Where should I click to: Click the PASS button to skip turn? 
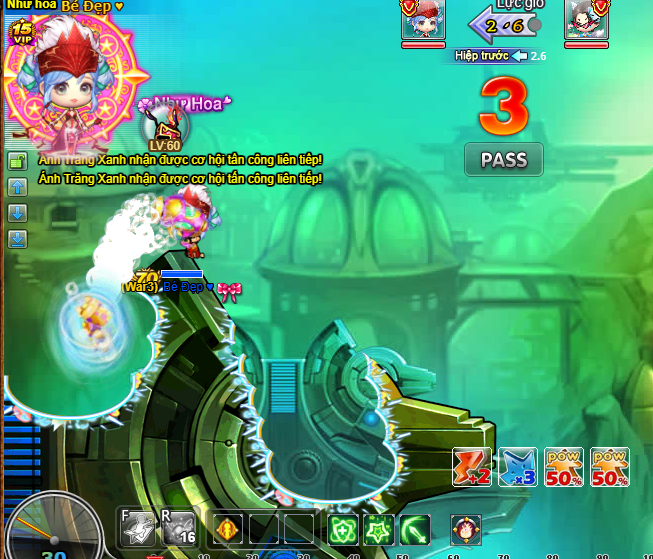(503, 159)
